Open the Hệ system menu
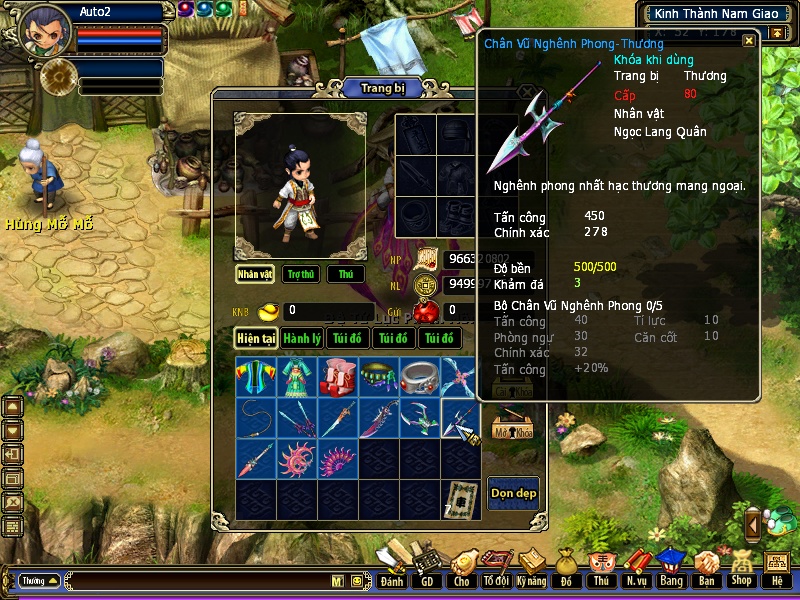The image size is (800, 600). (776, 571)
